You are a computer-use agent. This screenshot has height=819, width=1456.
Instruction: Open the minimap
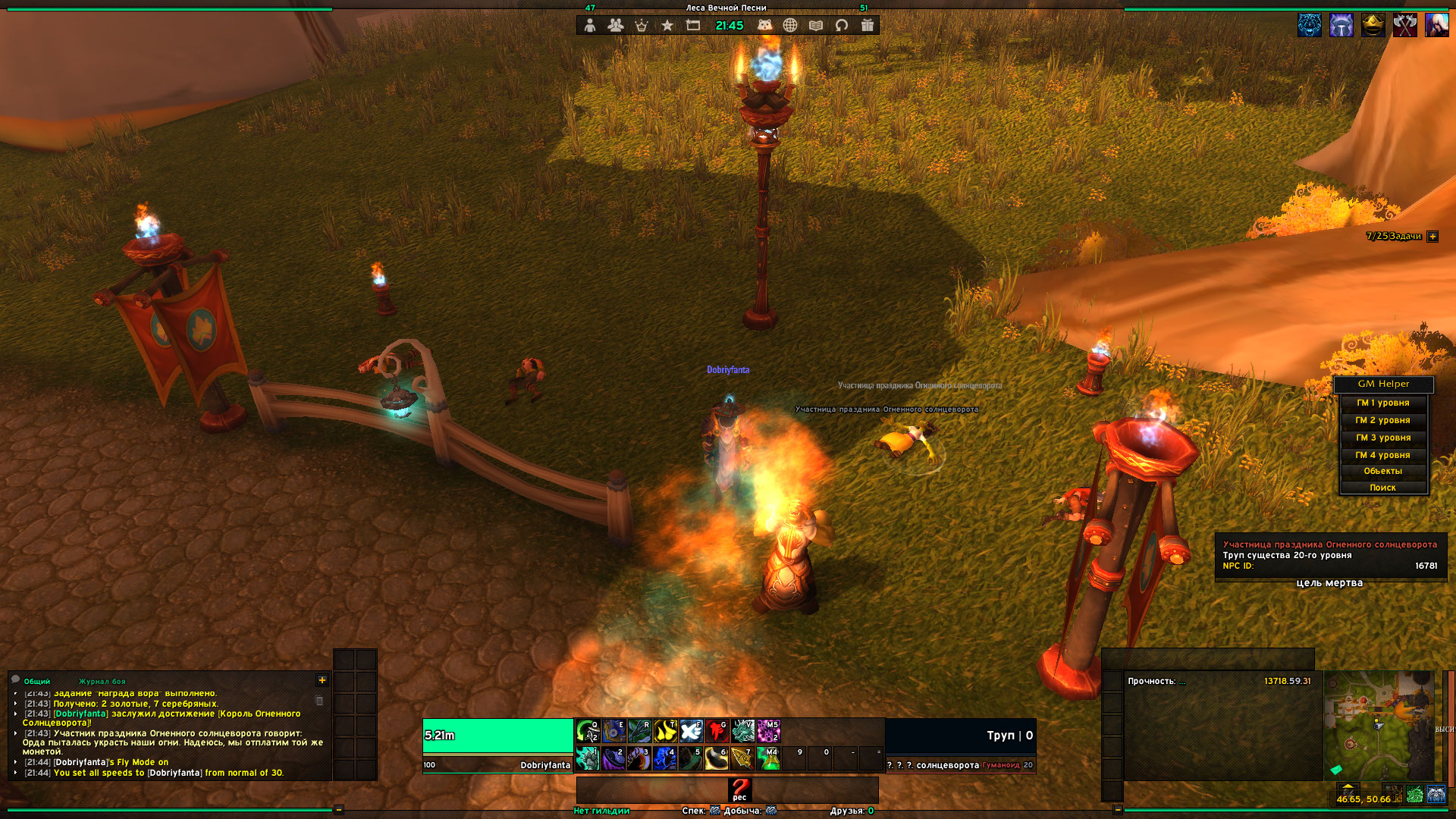1379,726
